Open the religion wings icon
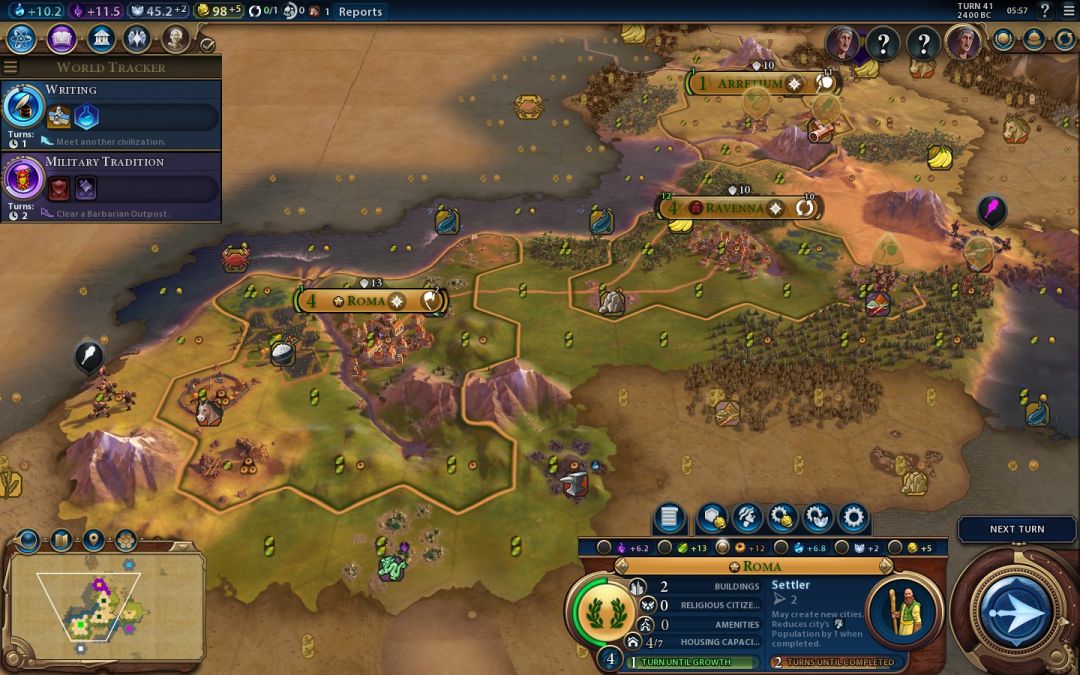The width and height of the screenshot is (1080, 675). coord(137,40)
